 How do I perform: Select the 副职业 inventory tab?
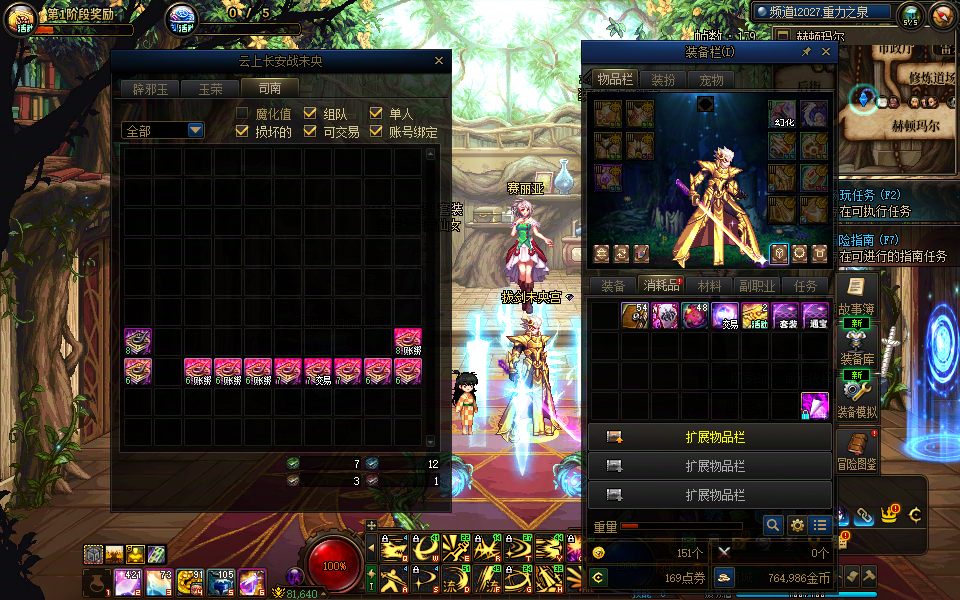tap(757, 286)
